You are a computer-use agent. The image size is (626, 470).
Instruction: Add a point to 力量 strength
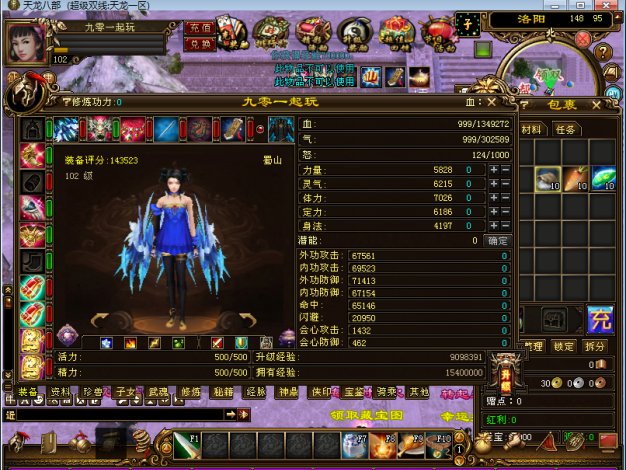click(493, 171)
